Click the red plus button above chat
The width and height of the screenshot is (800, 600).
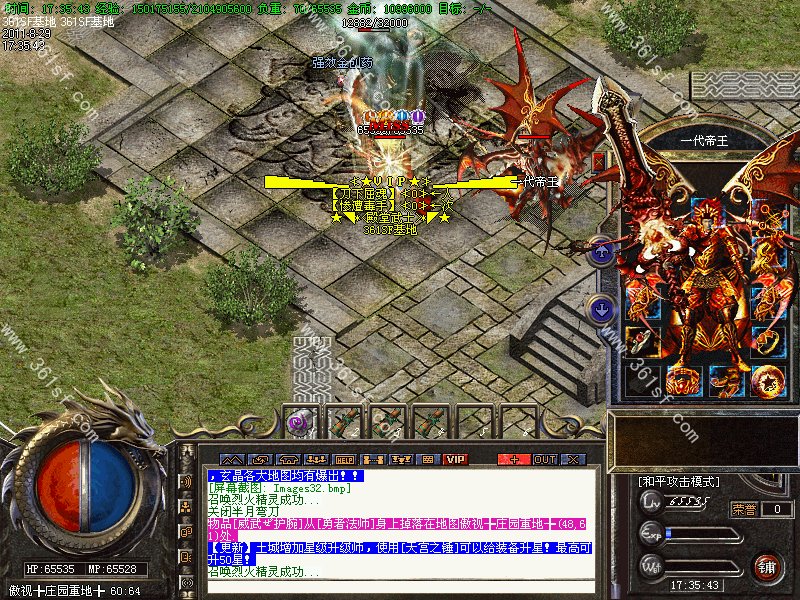(515, 459)
